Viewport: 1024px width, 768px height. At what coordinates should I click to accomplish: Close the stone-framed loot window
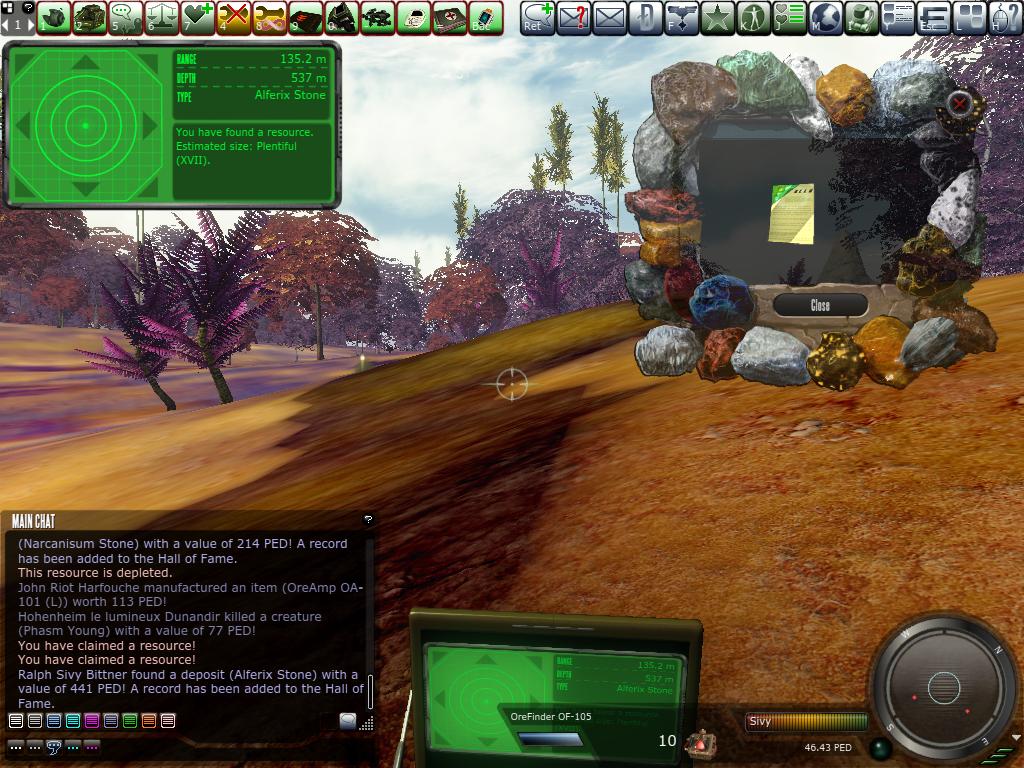(820, 305)
